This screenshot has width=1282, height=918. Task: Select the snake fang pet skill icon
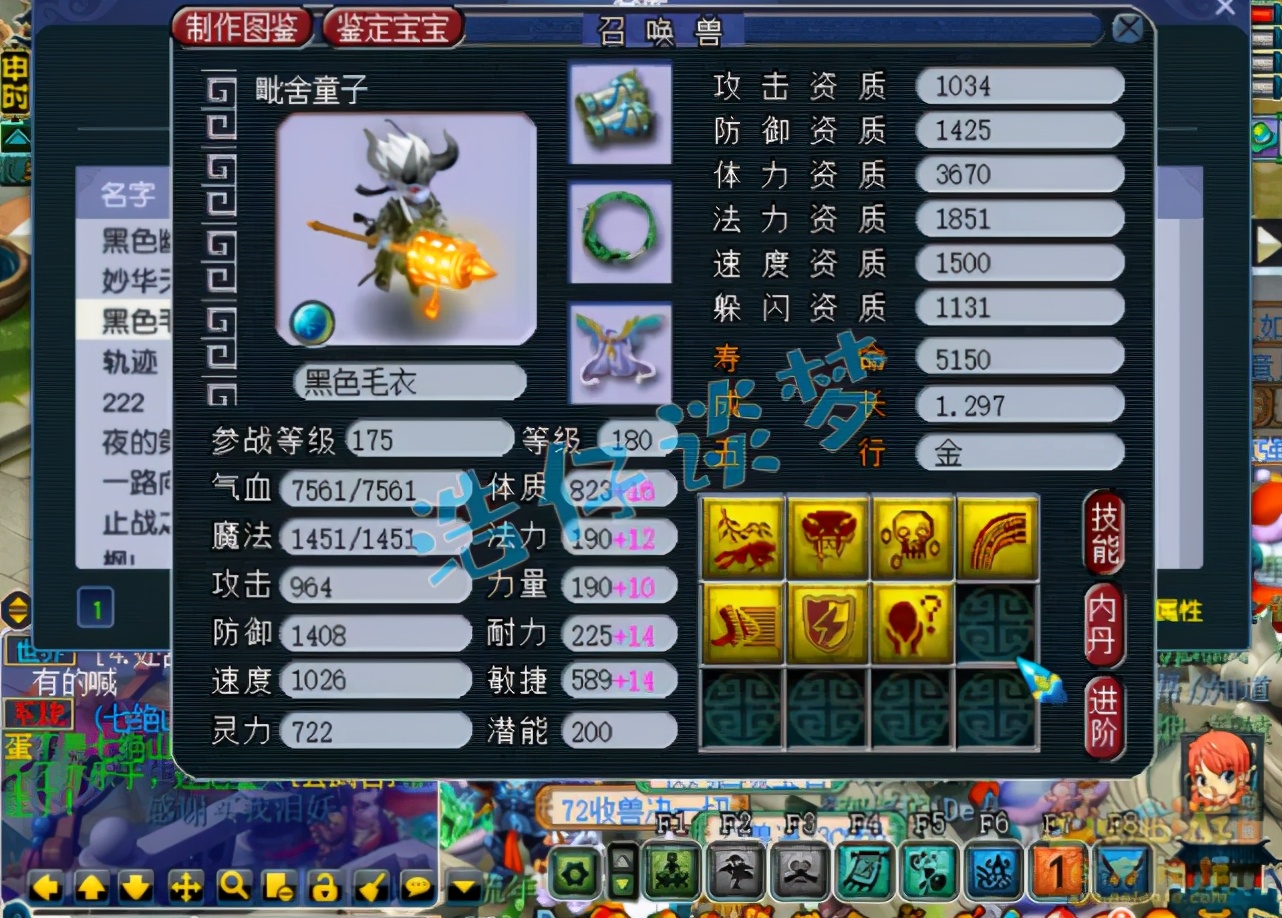(x=828, y=538)
